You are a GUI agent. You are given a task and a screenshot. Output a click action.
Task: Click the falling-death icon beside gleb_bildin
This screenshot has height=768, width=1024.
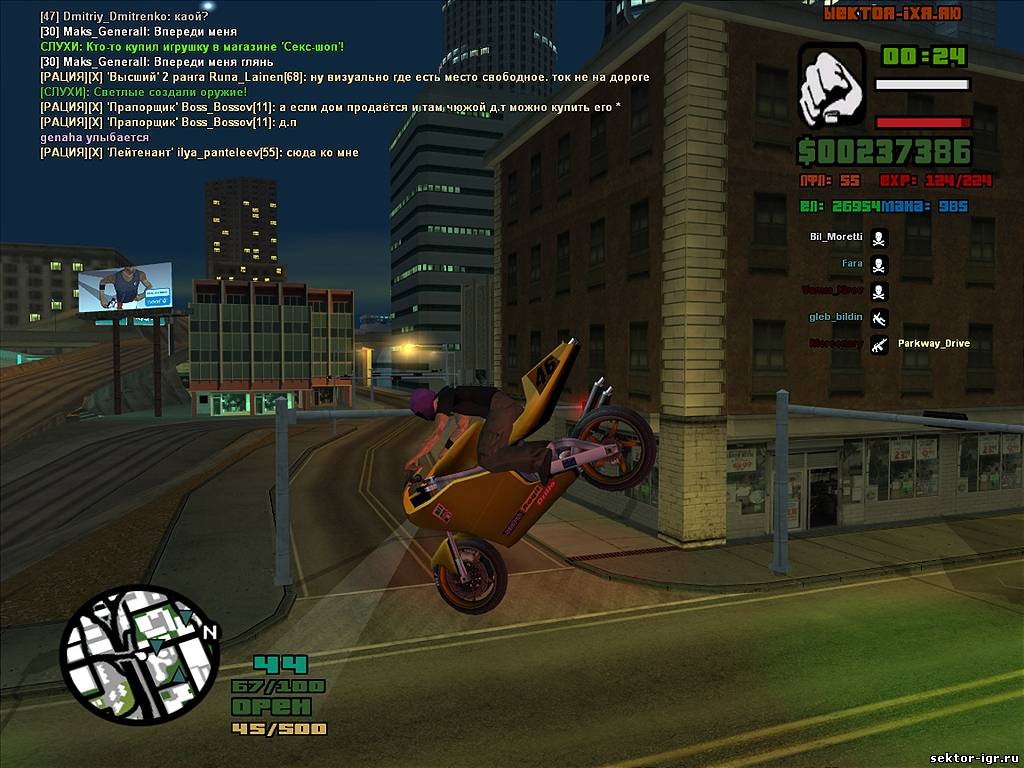[x=879, y=319]
